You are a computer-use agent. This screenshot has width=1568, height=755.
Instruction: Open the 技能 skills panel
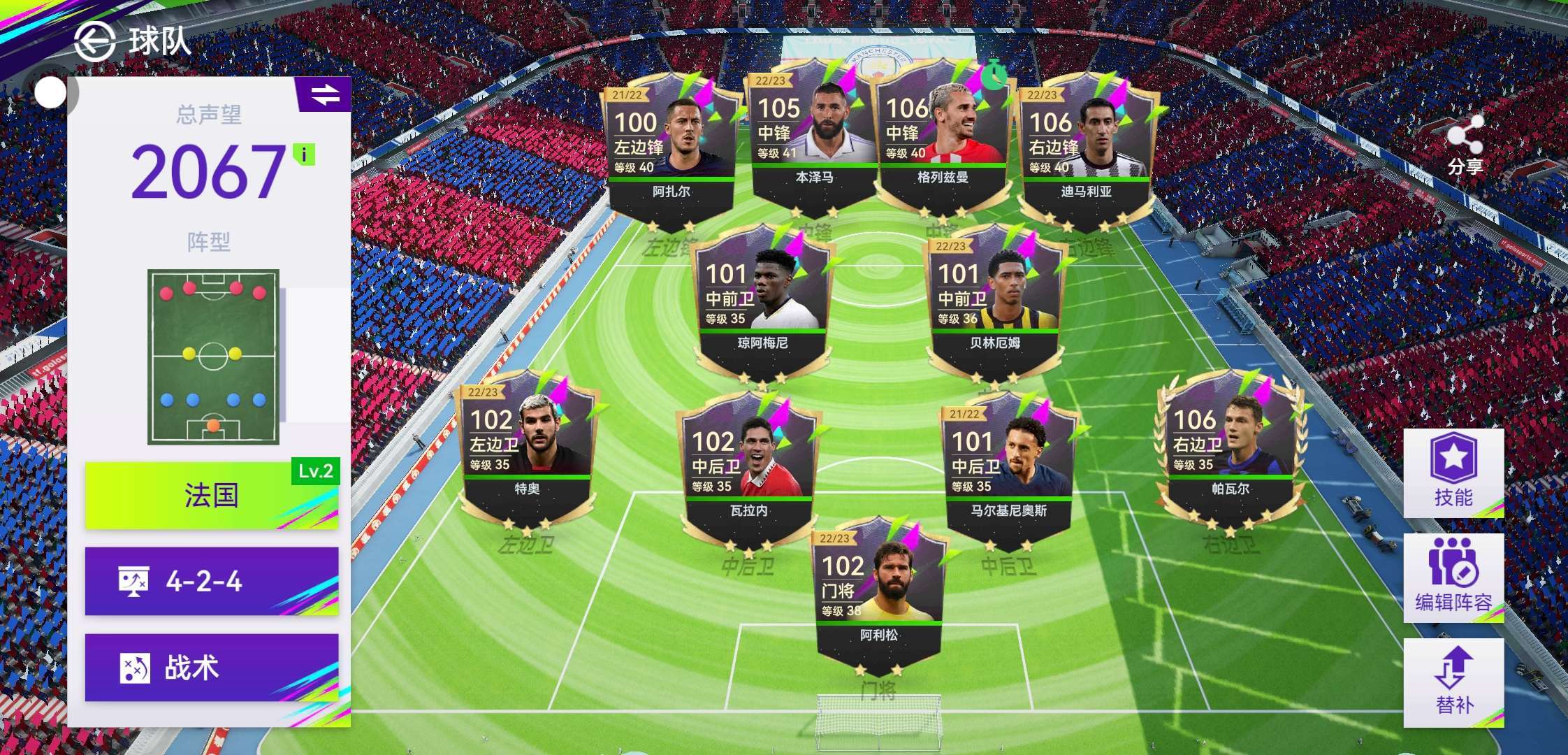tap(1453, 473)
